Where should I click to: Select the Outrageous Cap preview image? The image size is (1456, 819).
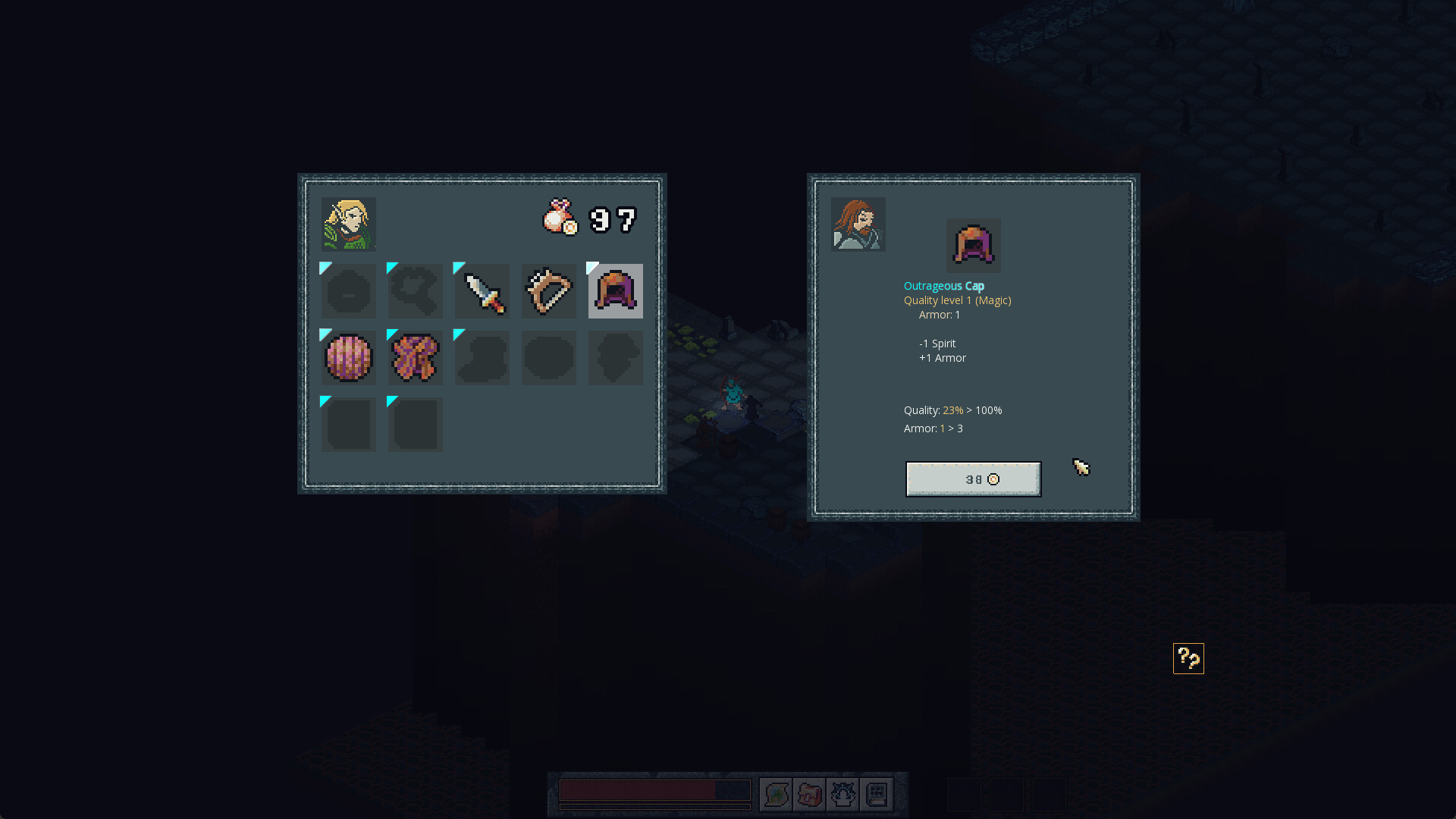[x=973, y=245]
